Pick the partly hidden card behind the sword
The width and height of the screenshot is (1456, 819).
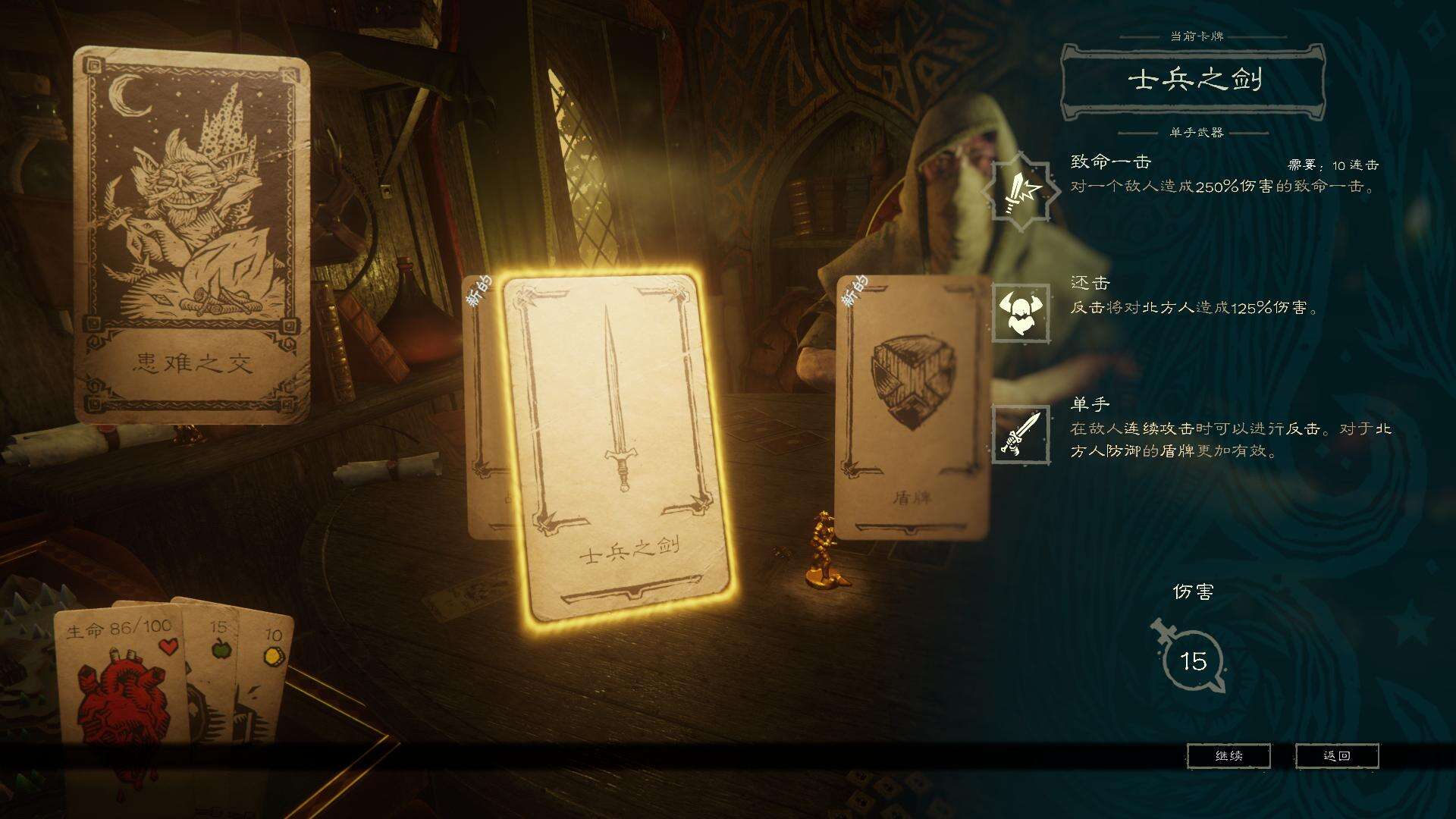[484, 409]
